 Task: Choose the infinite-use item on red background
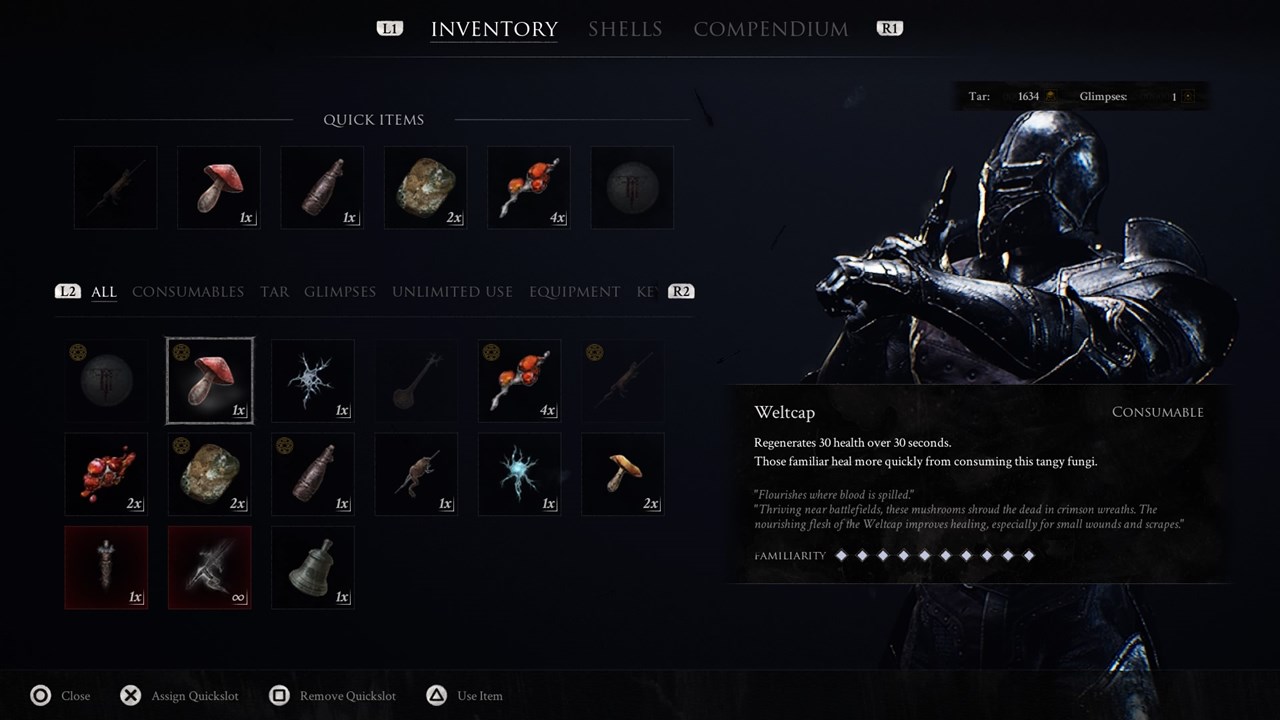[210, 568]
